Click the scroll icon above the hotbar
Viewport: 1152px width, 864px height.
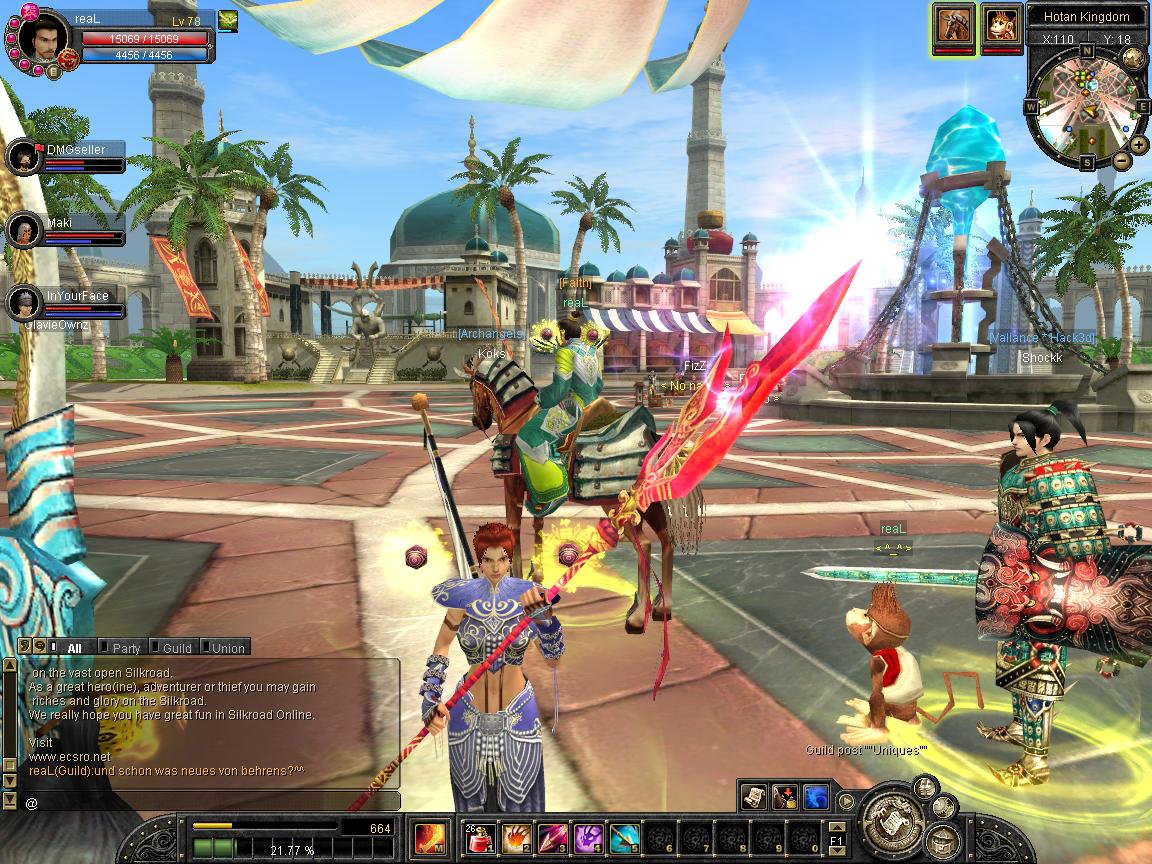(754, 796)
